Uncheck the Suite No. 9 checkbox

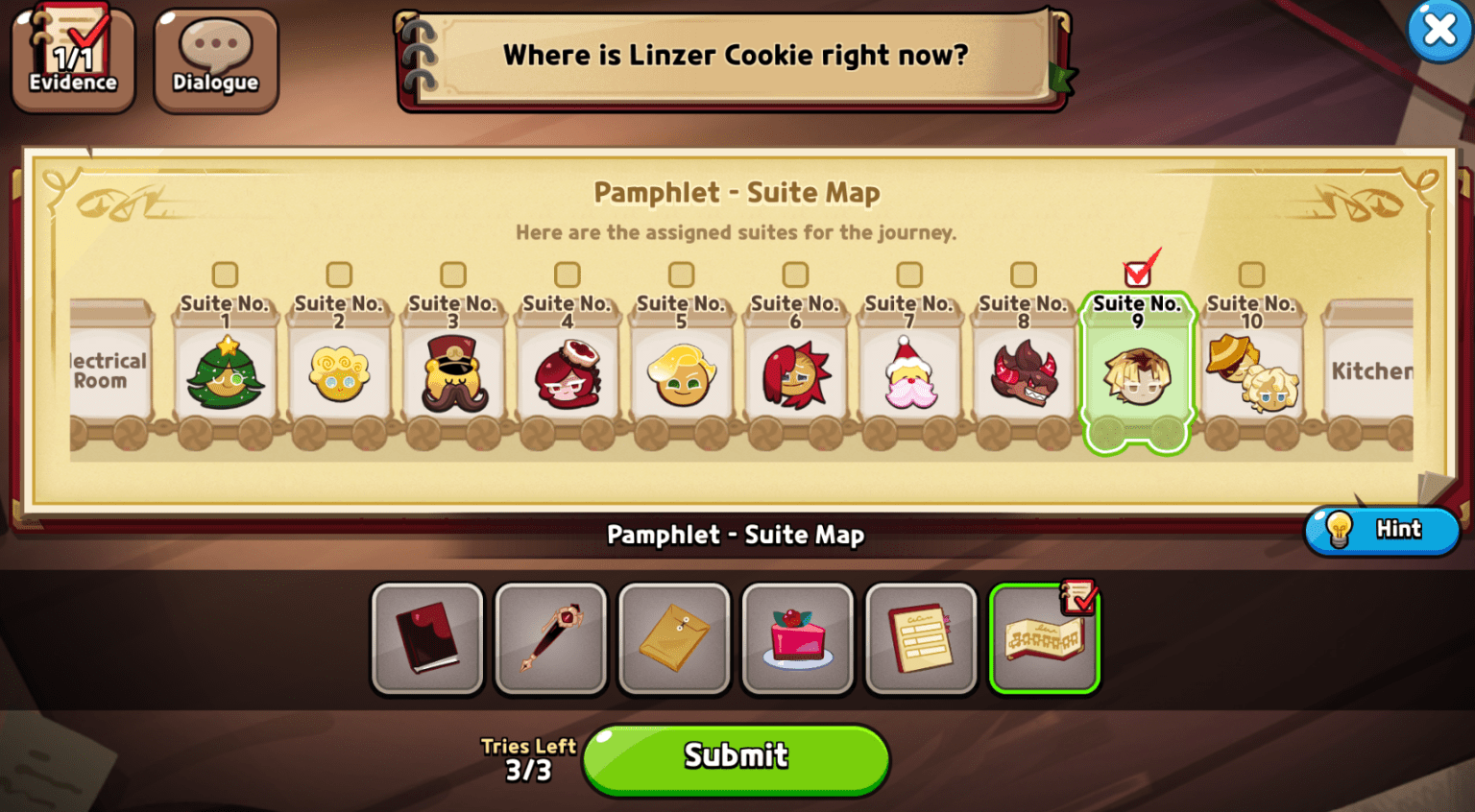click(1138, 272)
